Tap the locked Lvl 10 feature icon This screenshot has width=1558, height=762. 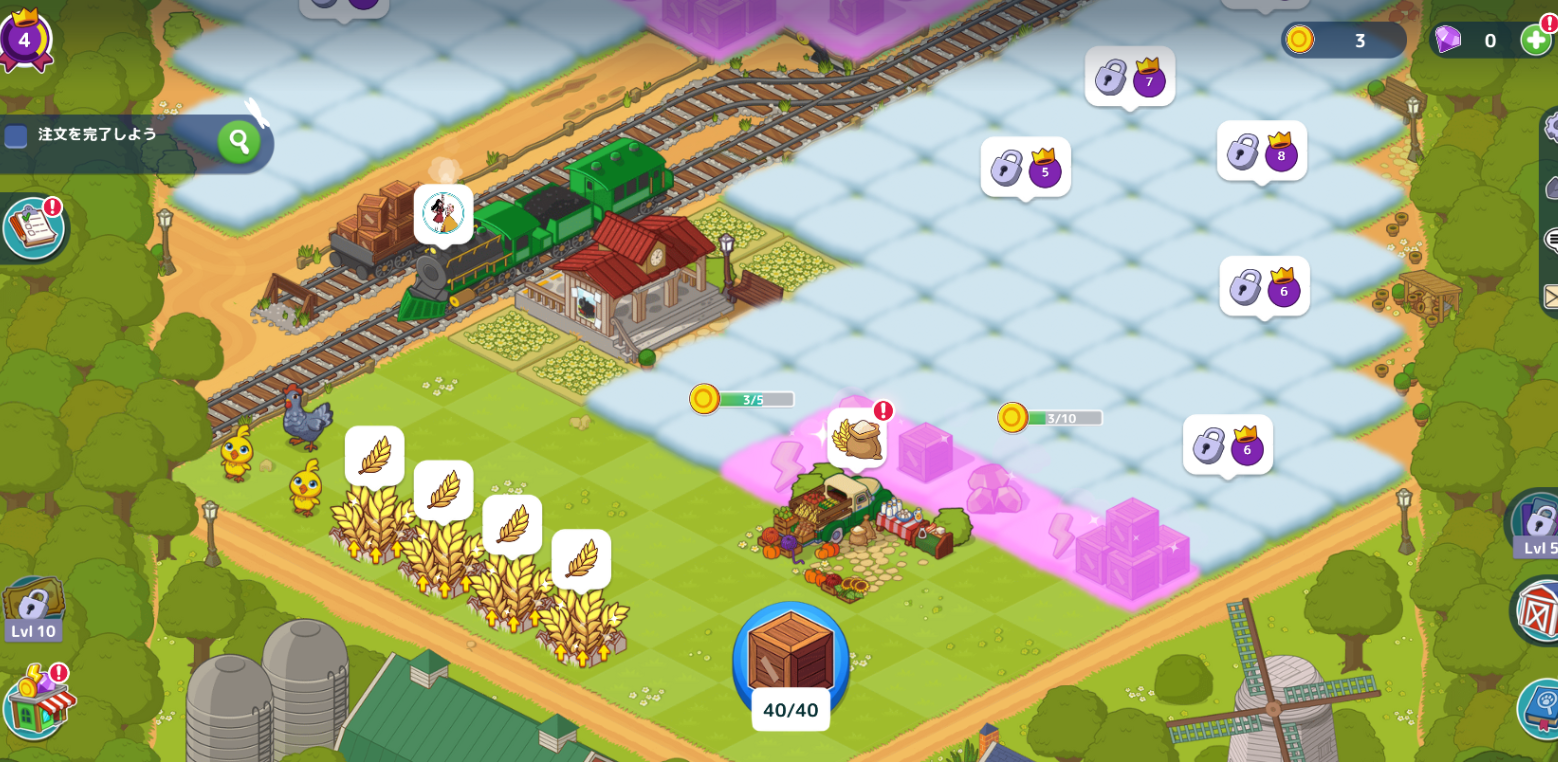[33, 607]
